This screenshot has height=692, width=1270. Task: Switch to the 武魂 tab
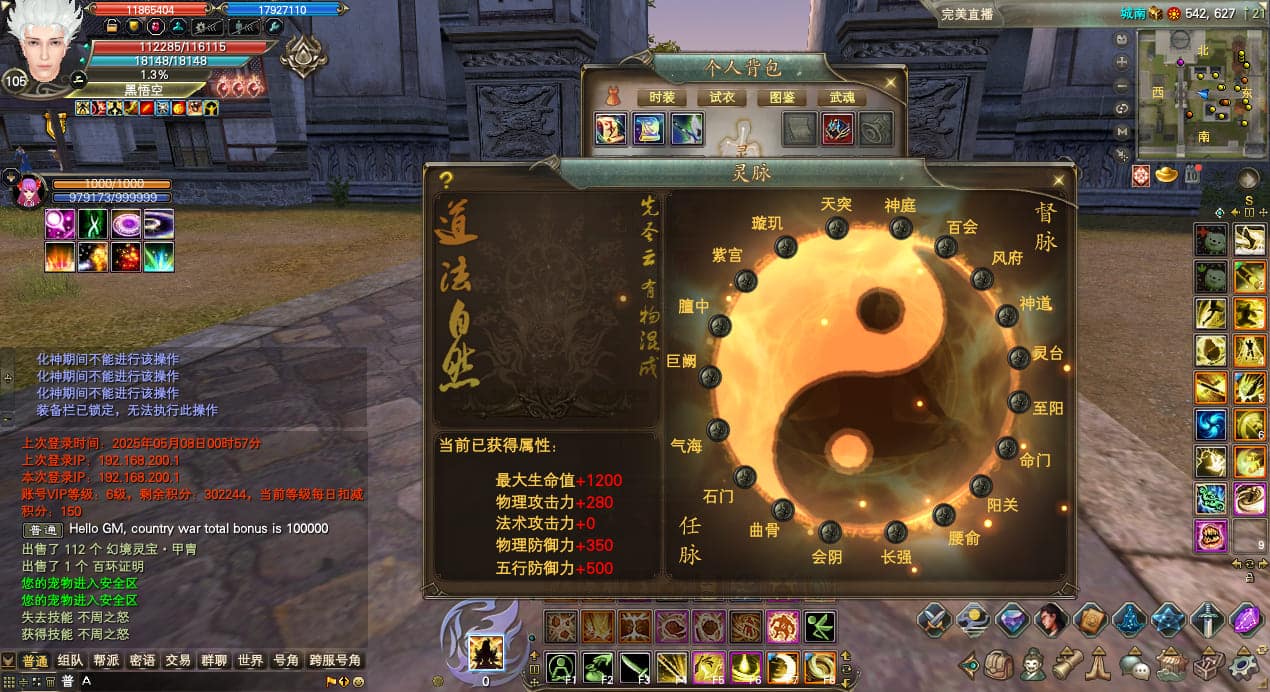point(841,97)
